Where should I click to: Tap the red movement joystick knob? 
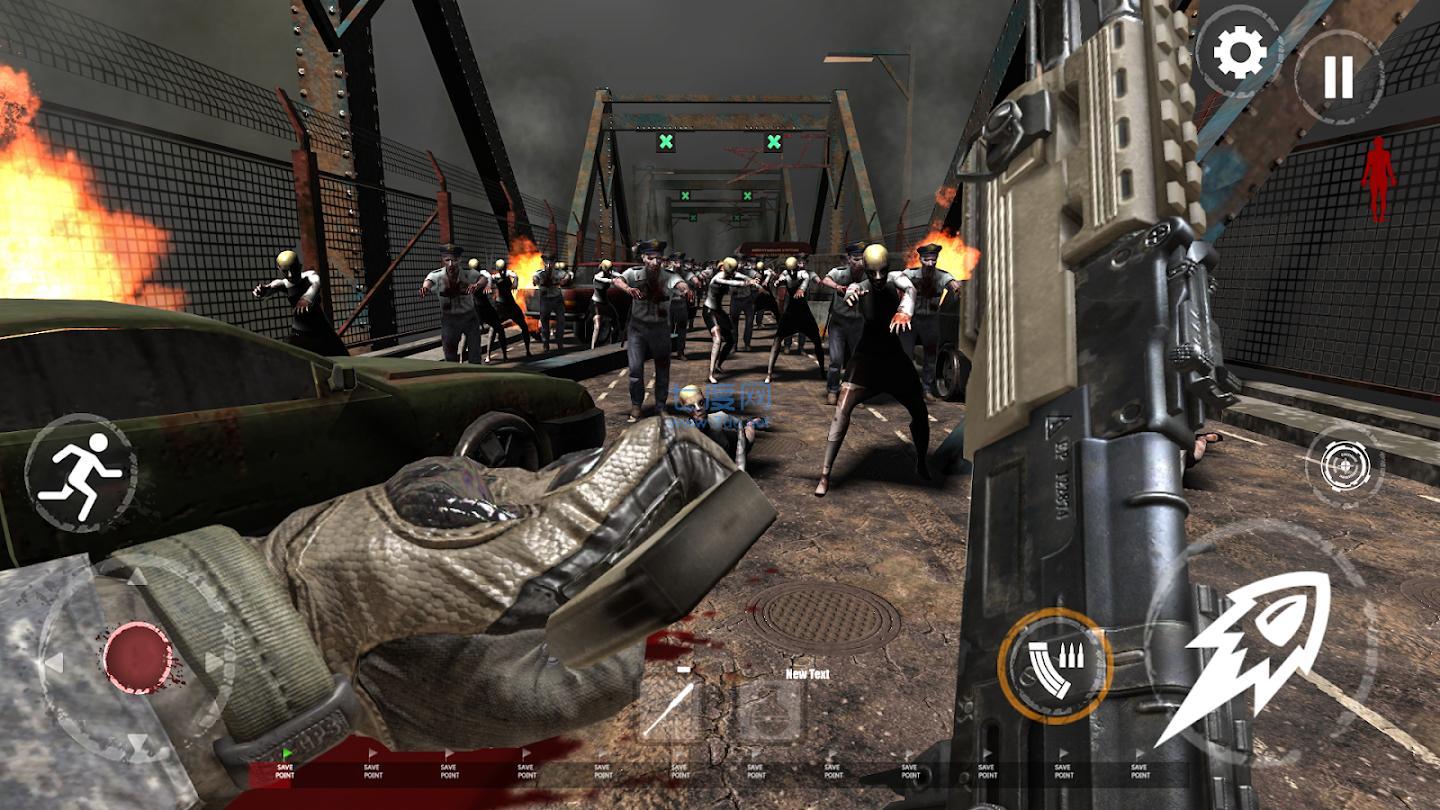138,657
